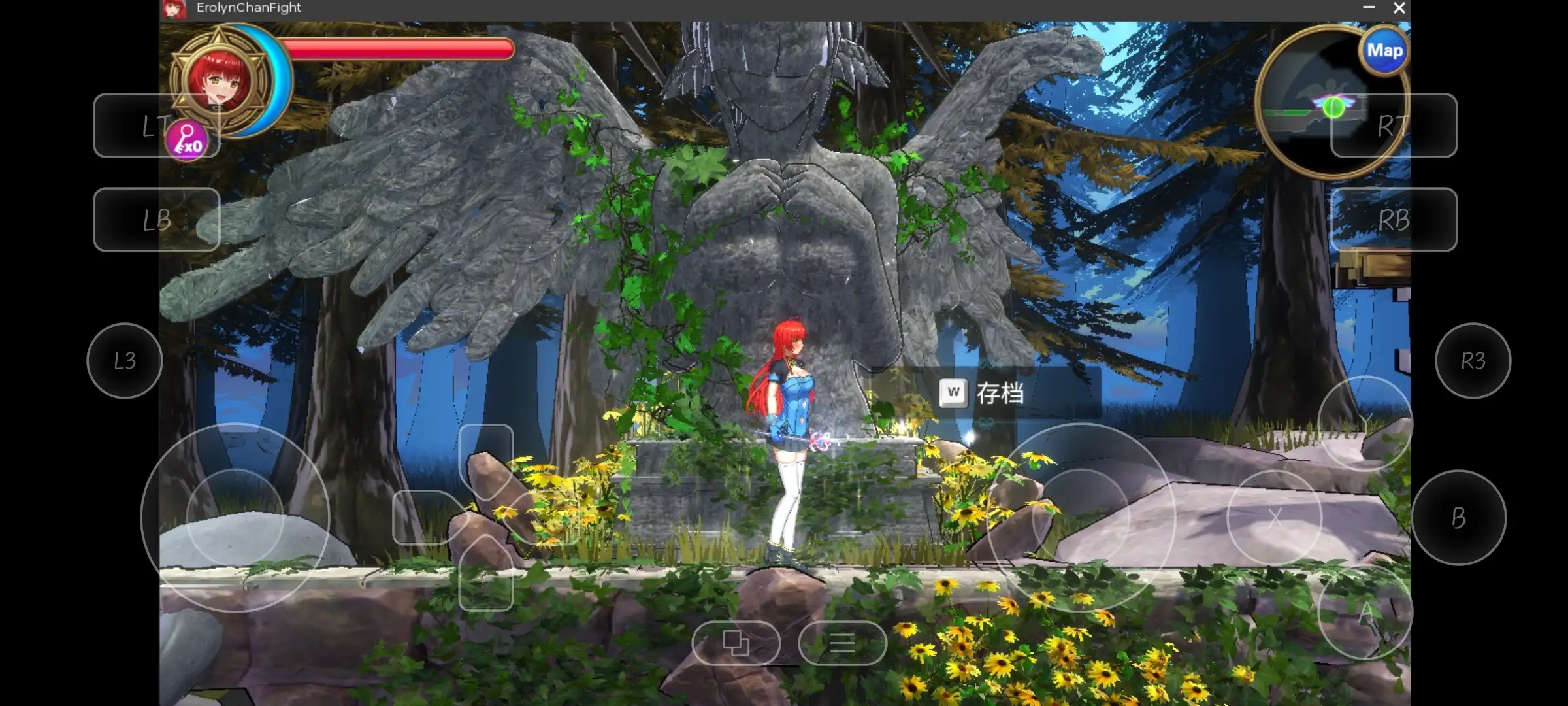This screenshot has width=1568, height=706.
Task: Activate the L3 stick button
Action: point(124,361)
